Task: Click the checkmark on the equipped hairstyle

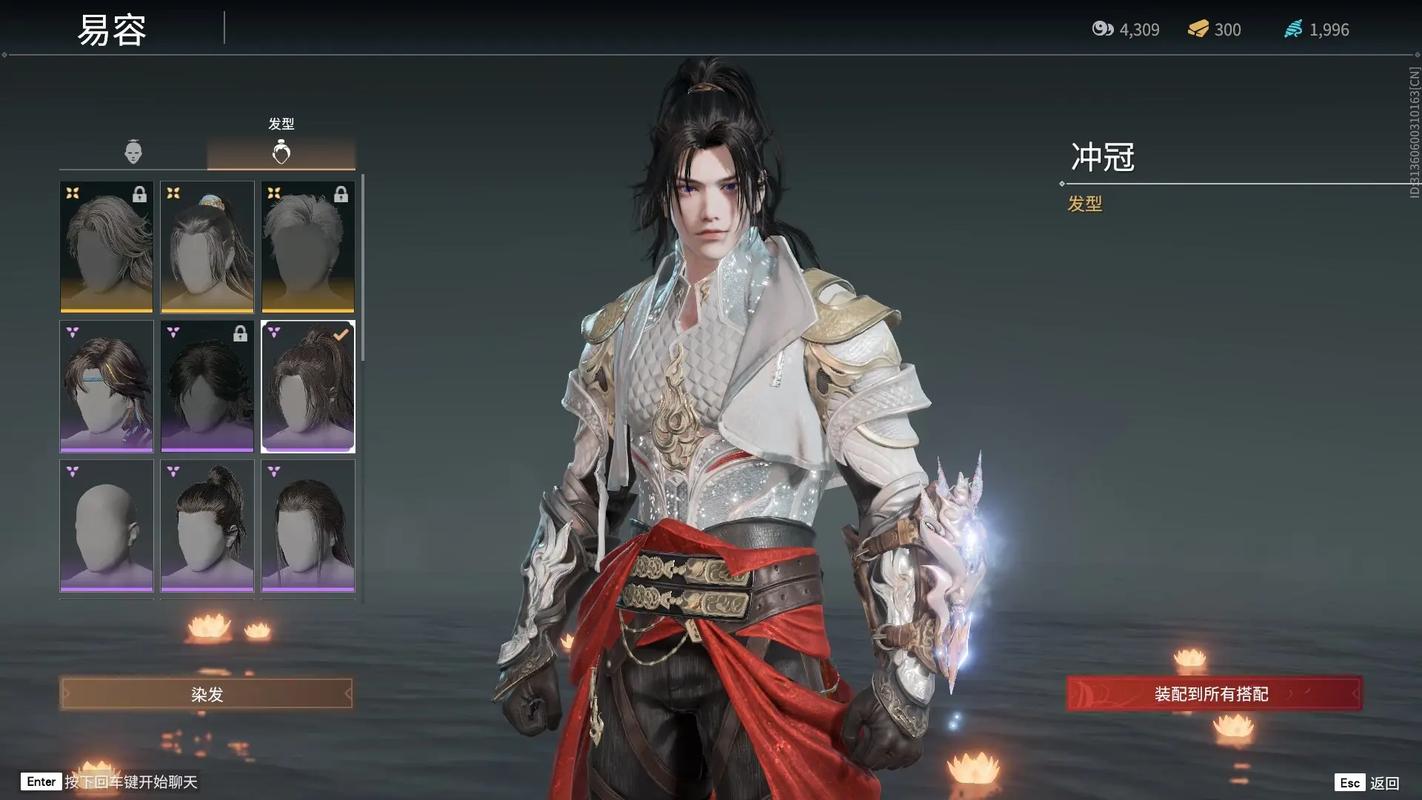Action: [x=341, y=335]
